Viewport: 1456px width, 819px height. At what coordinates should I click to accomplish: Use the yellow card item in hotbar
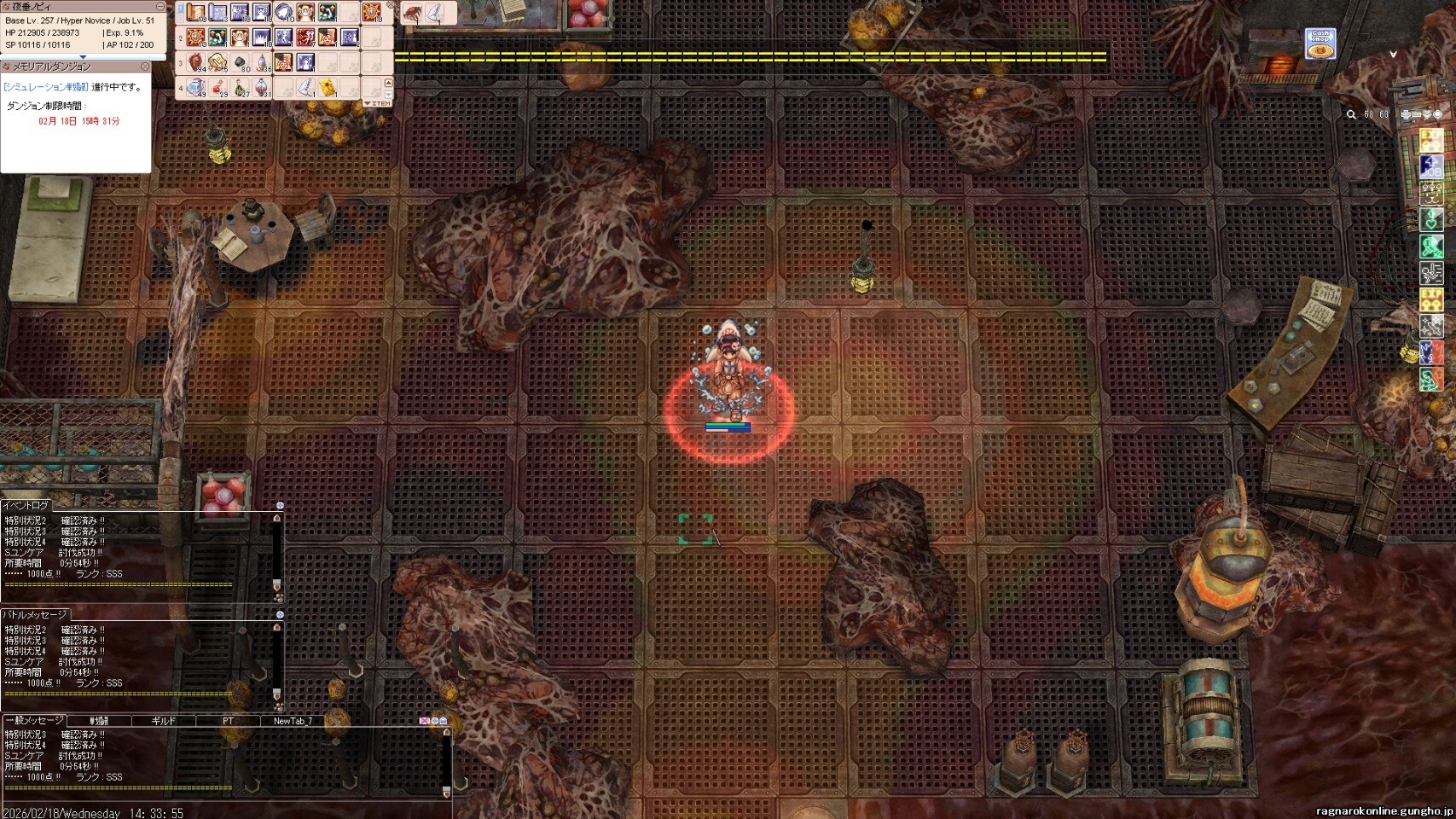(x=328, y=87)
